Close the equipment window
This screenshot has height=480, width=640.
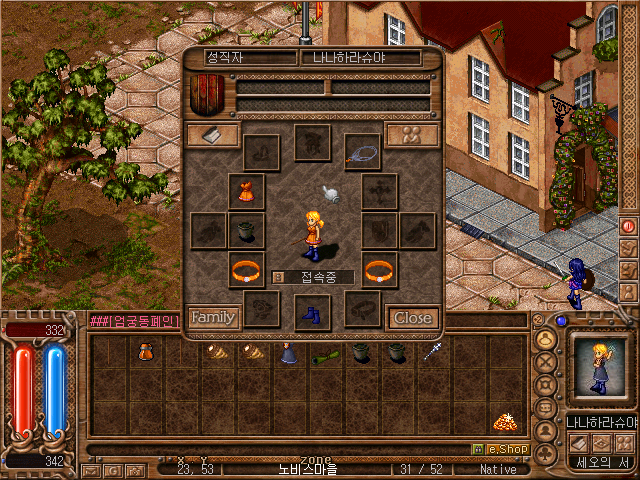413,317
